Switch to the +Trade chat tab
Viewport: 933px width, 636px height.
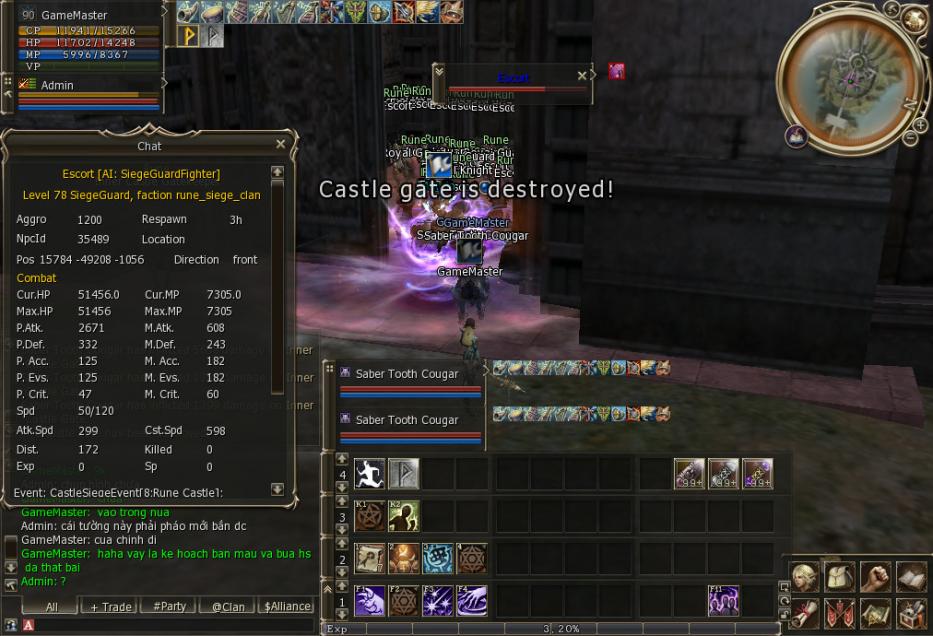pos(110,606)
